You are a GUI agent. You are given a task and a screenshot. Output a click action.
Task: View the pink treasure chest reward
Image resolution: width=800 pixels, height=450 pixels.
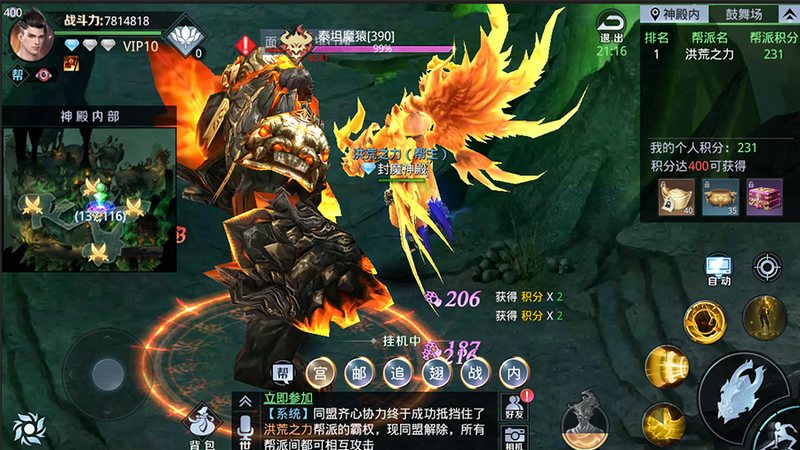(764, 196)
